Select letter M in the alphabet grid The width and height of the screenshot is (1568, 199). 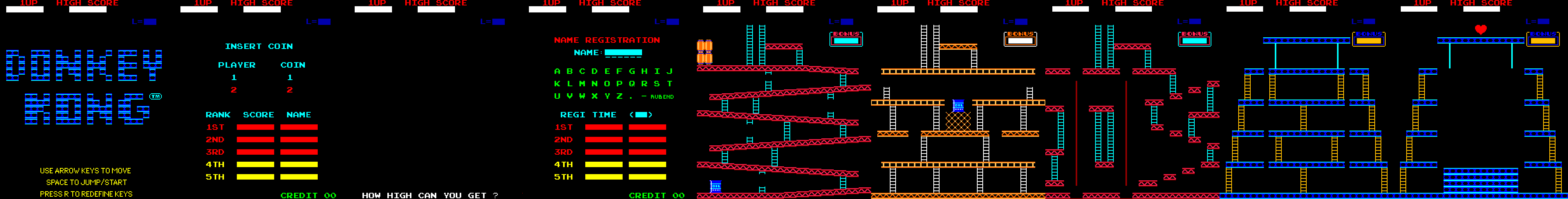(x=582, y=84)
